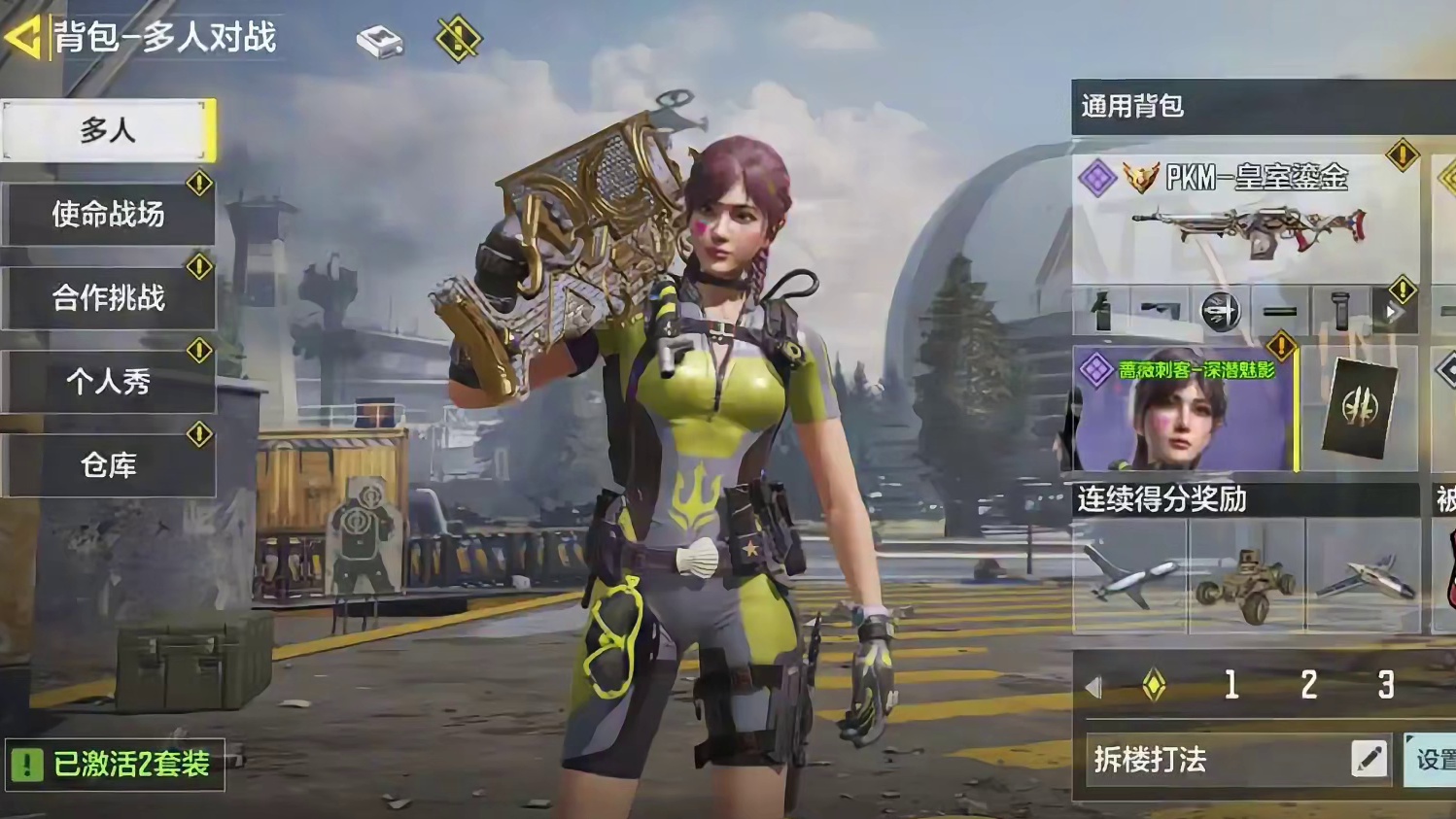The image size is (1456, 819).
Task: Switch to the 使命战场 tab
Action: [108, 214]
